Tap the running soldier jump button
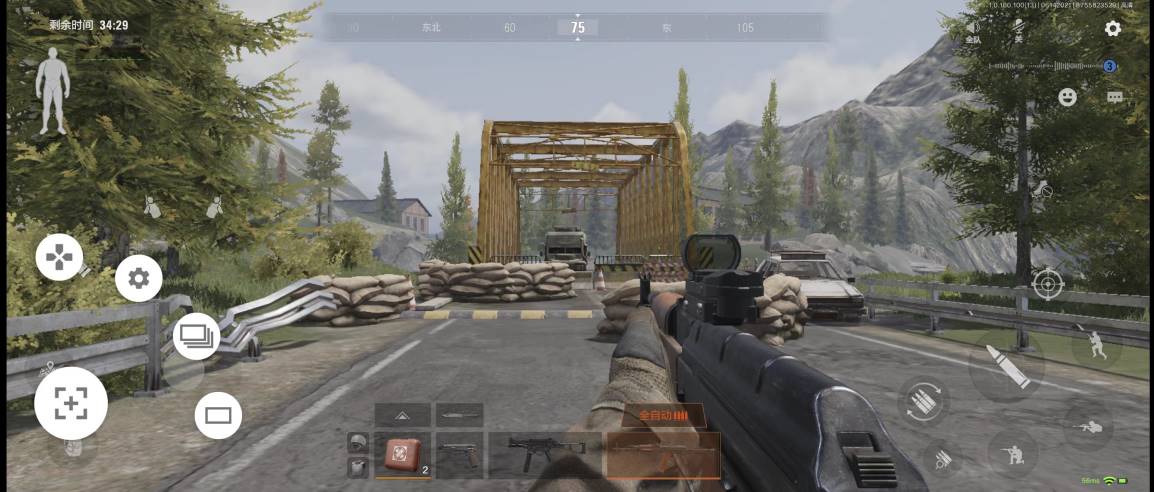The width and height of the screenshot is (1154, 492). [1096, 347]
